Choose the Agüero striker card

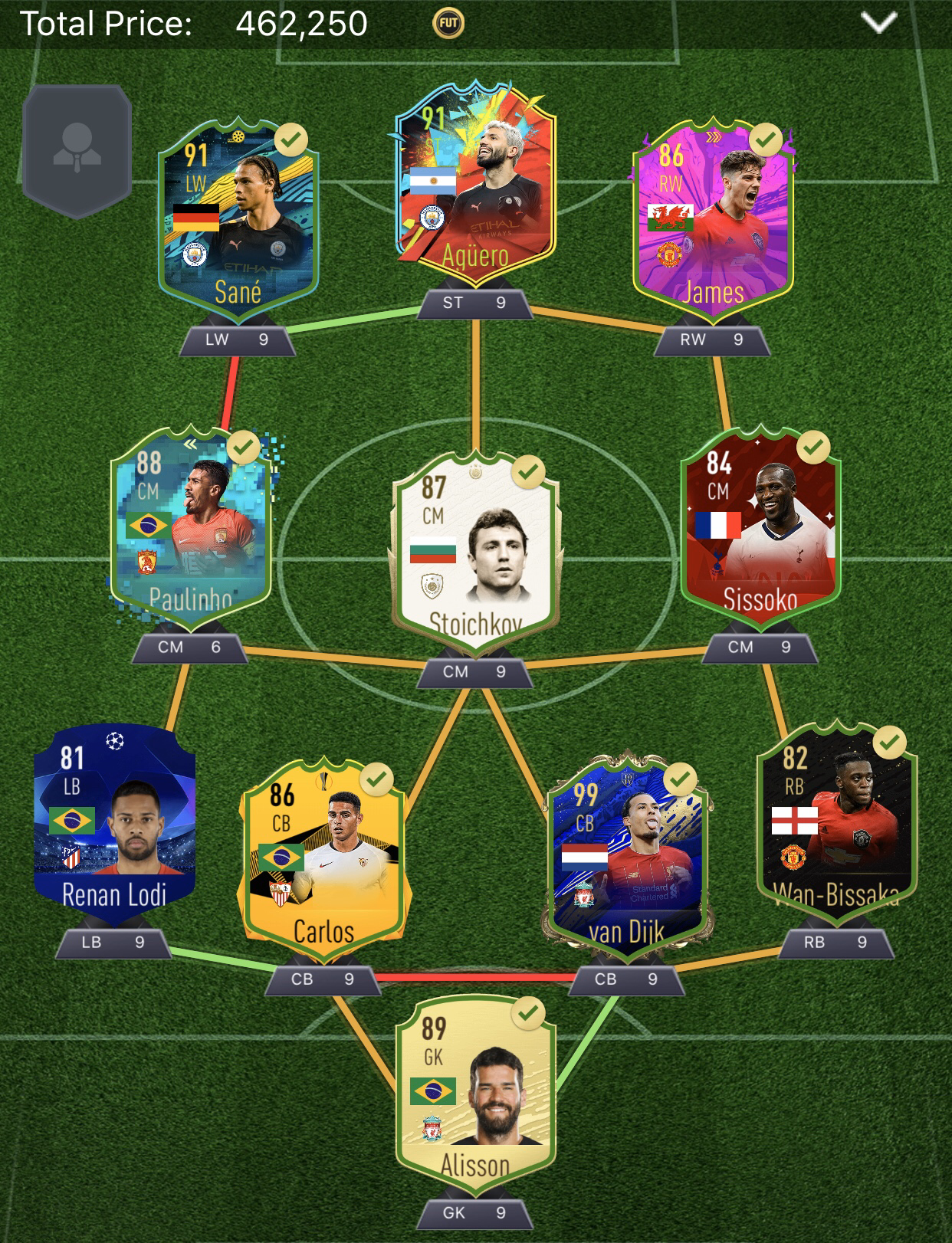click(475, 188)
